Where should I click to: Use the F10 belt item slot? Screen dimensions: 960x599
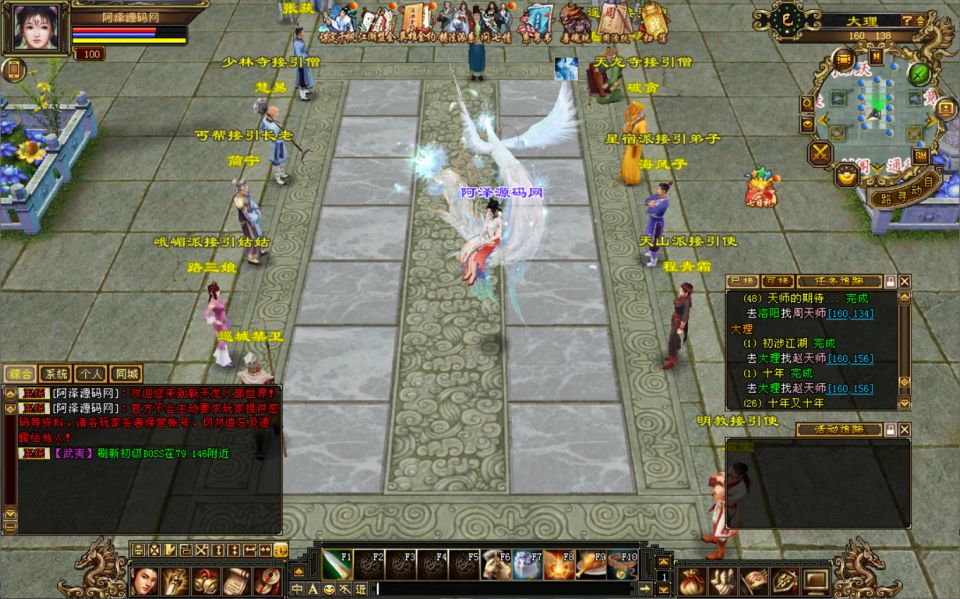click(x=623, y=565)
